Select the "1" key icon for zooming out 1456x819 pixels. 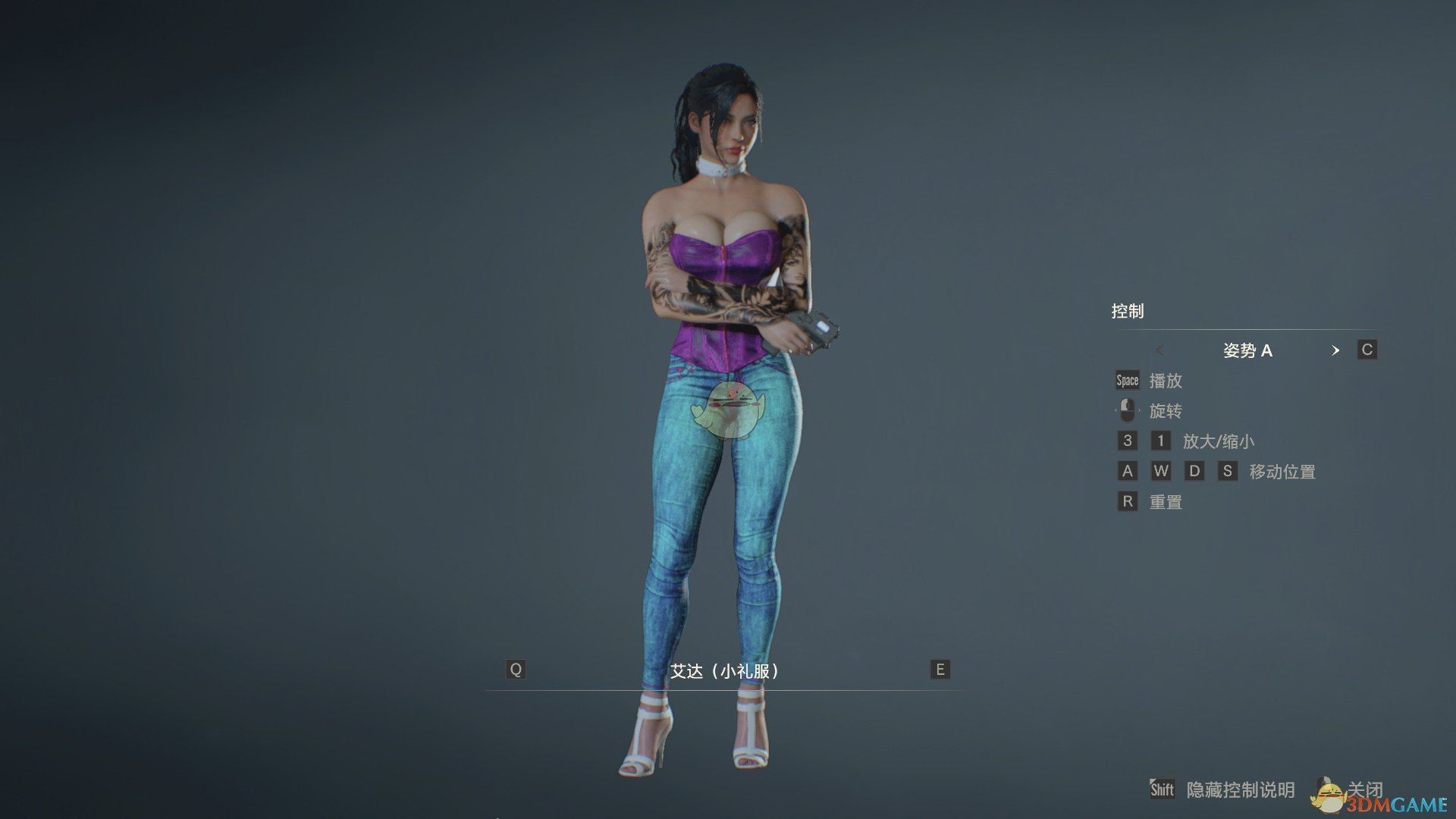click(x=1159, y=441)
